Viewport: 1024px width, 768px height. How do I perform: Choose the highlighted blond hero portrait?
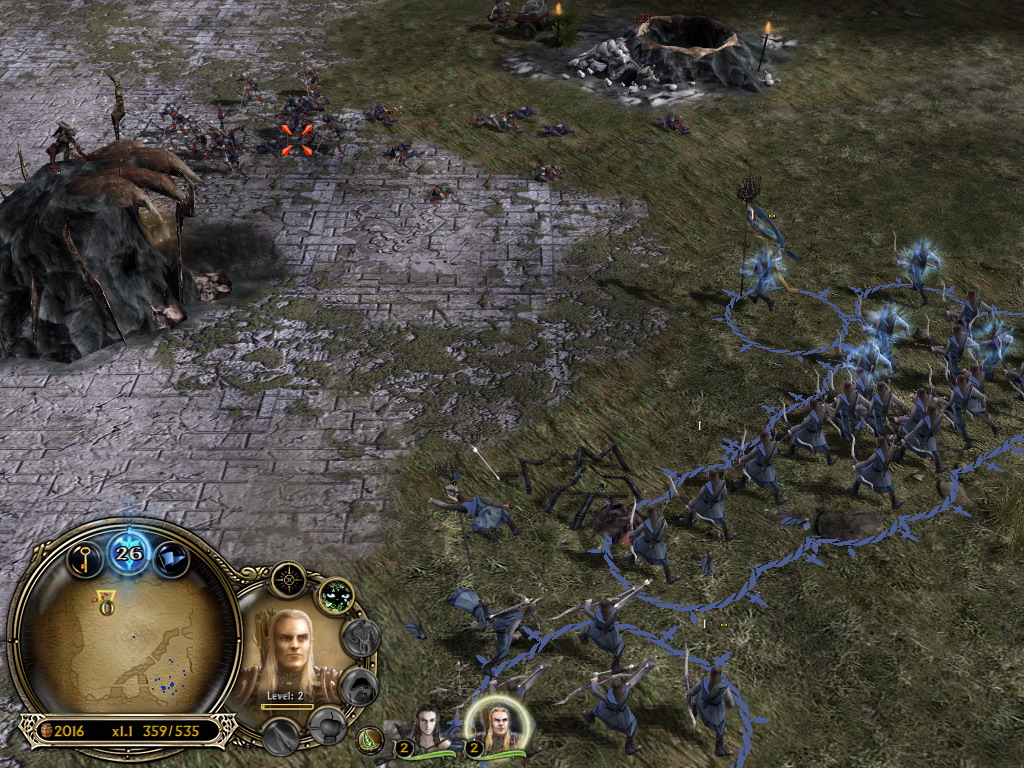(495, 727)
